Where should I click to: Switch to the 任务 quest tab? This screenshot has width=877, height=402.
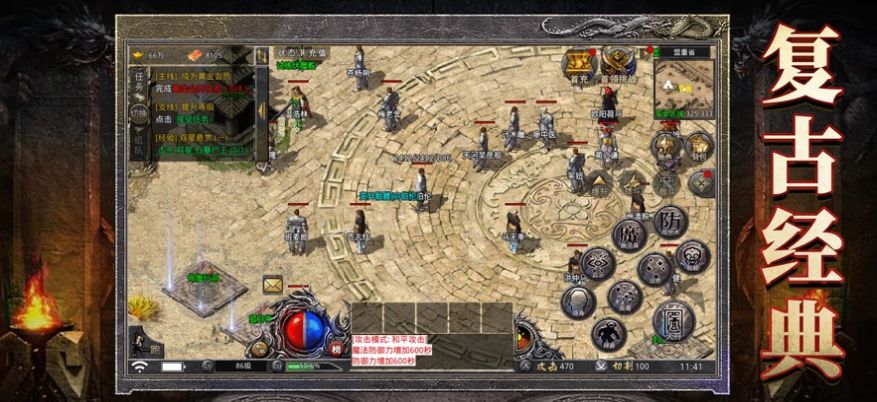139,81
